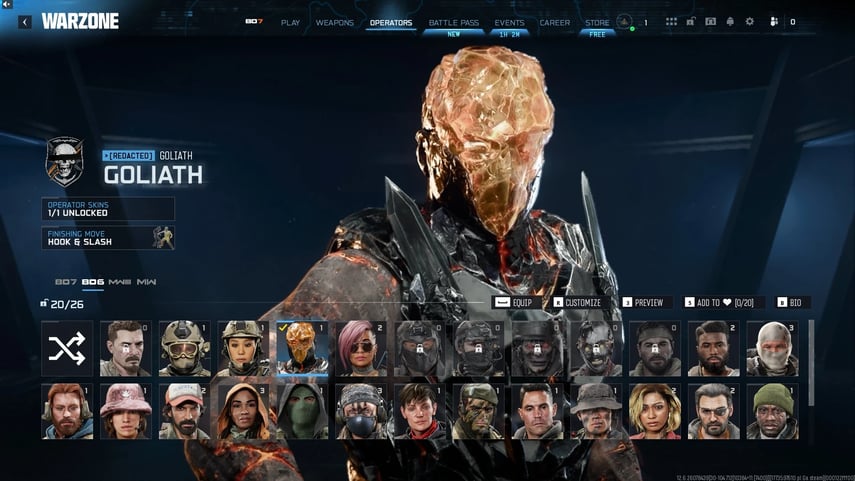Show notifications via the bell icon
This screenshot has width=855, height=481.
730,21
